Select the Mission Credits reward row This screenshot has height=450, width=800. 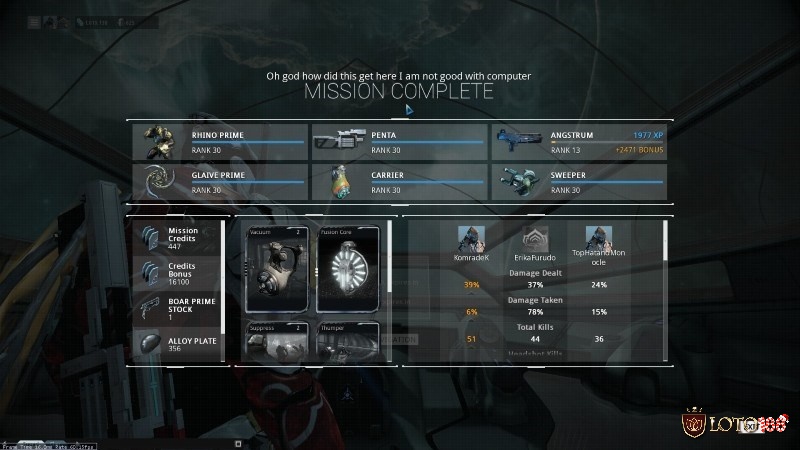(178, 238)
